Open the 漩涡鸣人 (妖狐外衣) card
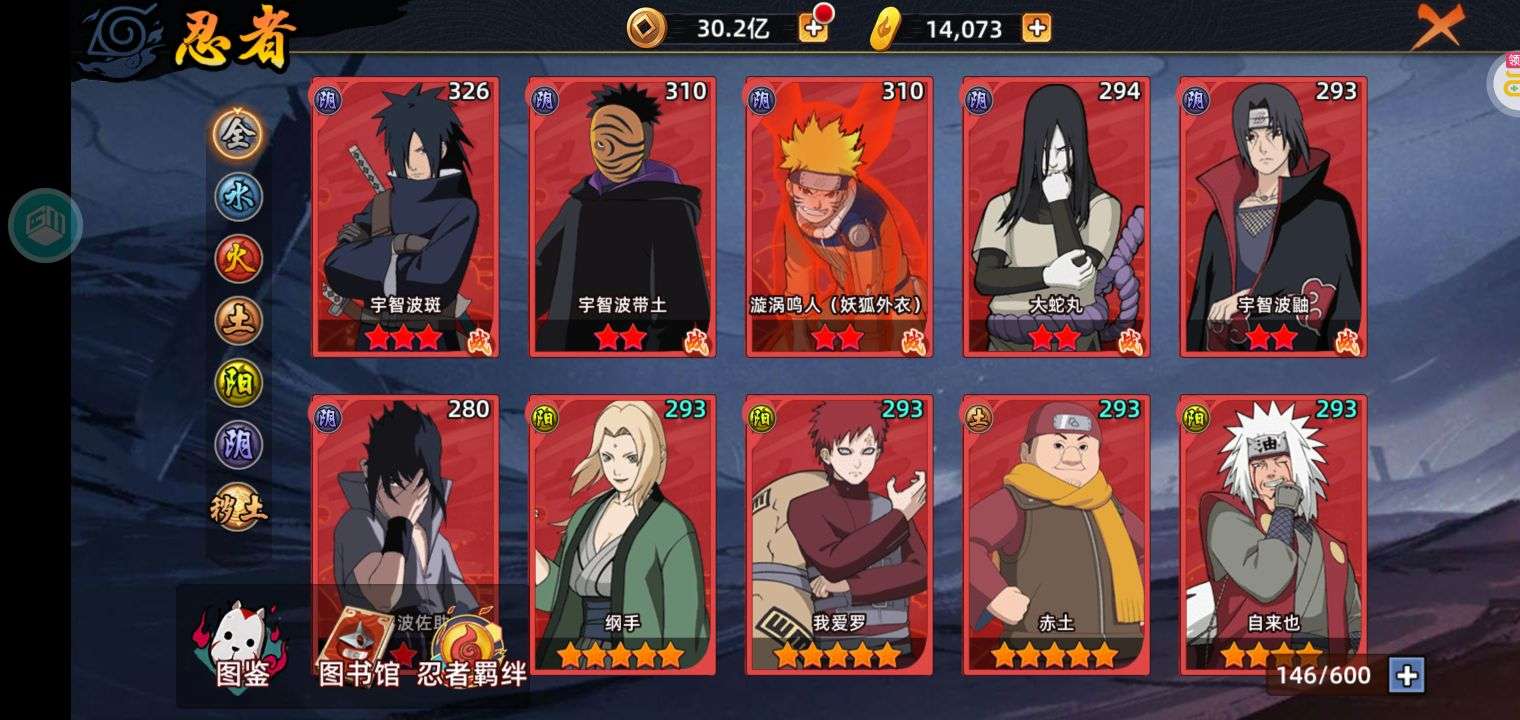 pyautogui.click(x=838, y=215)
